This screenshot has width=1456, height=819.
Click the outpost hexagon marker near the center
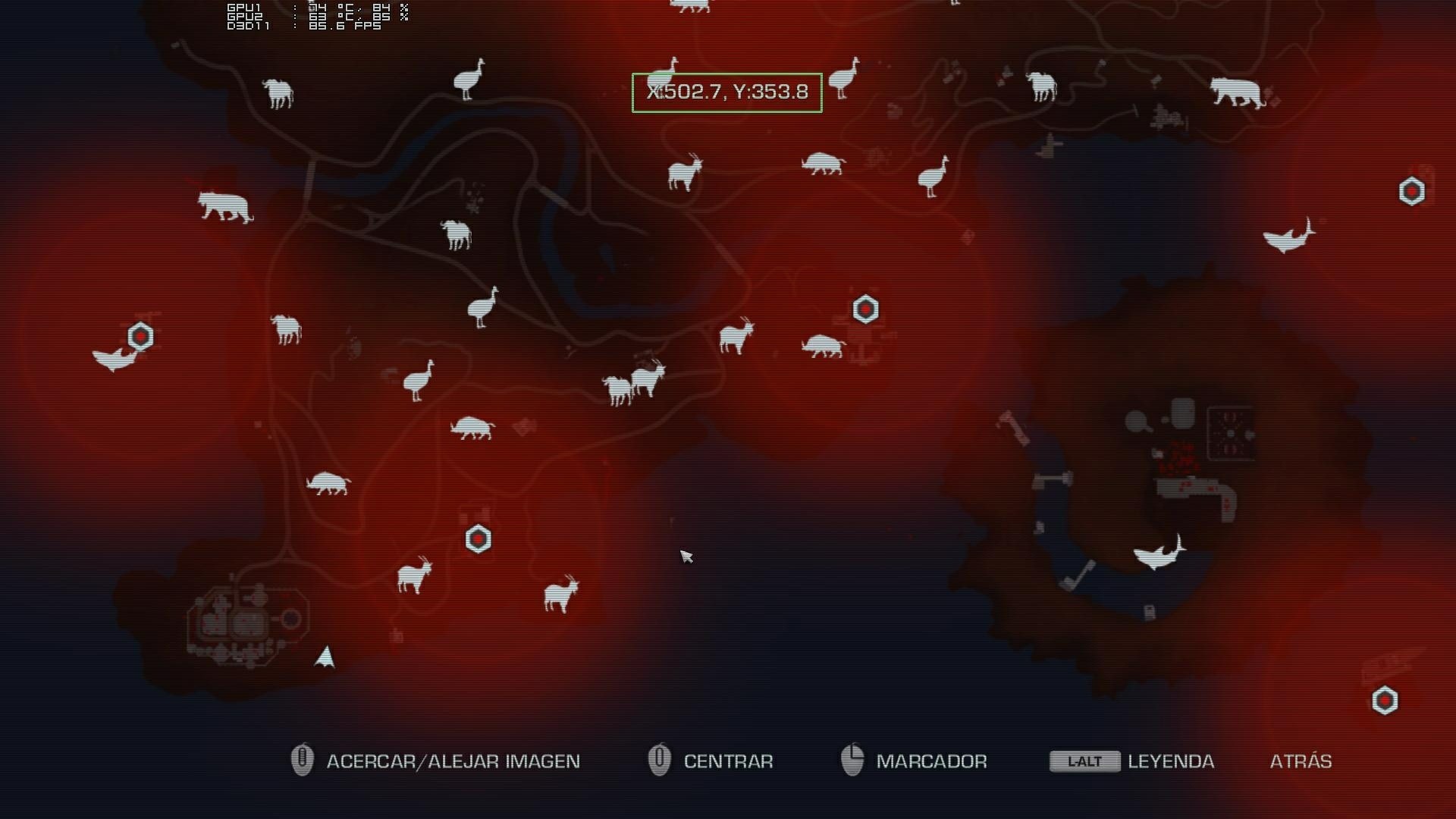point(864,309)
